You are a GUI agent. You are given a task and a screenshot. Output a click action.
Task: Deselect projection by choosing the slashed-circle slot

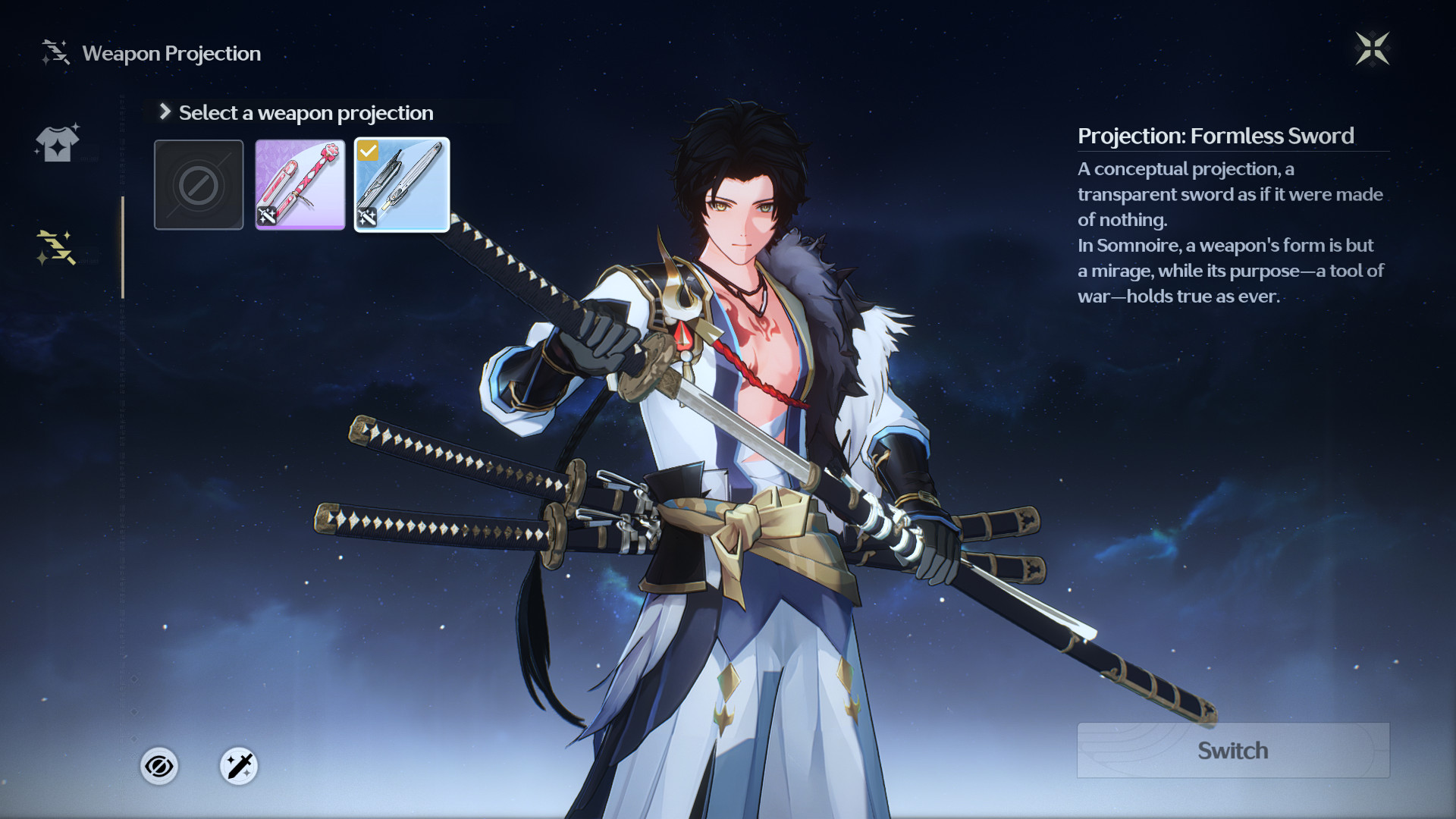coord(198,184)
